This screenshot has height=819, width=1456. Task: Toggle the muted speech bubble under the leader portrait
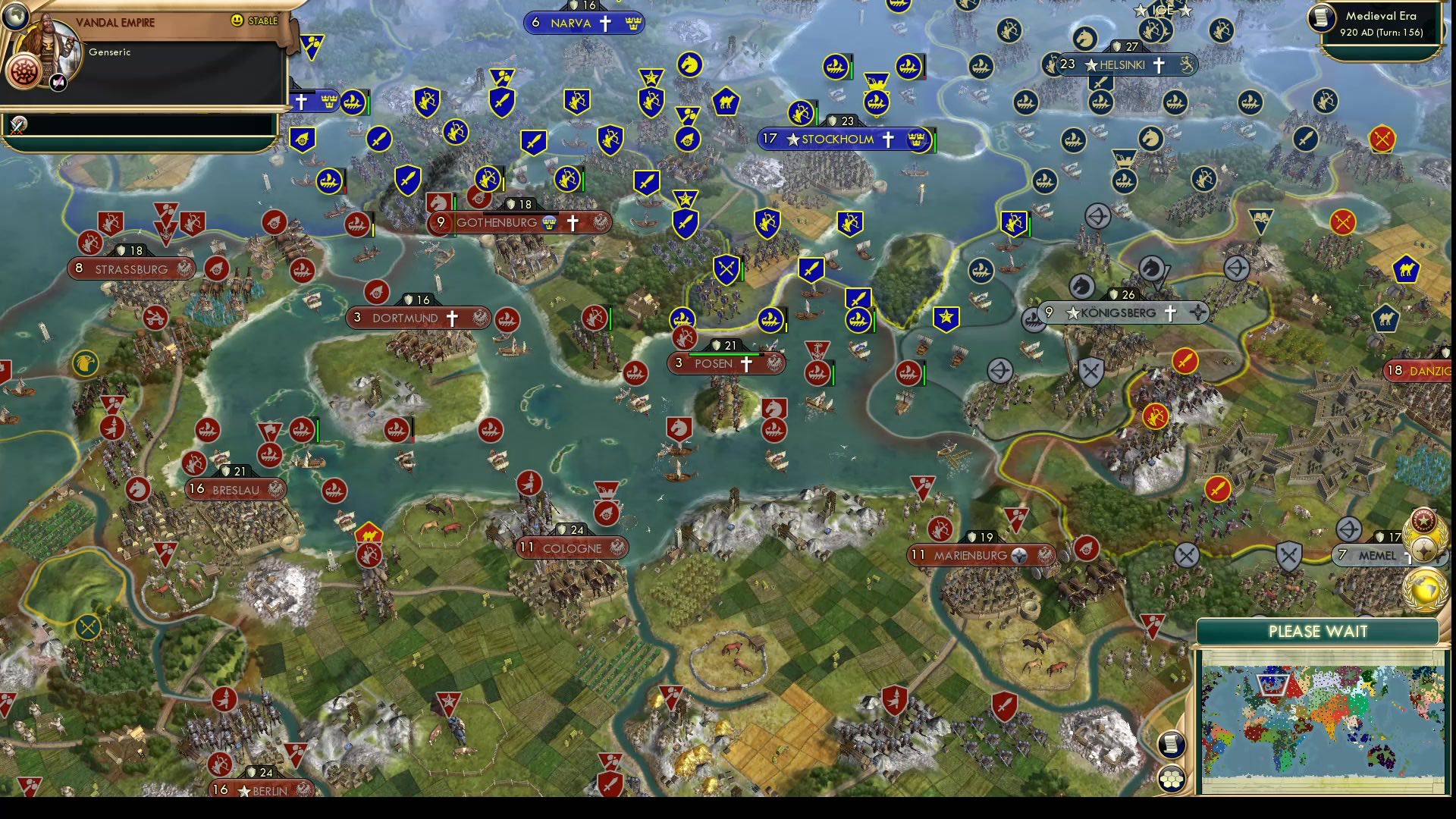[x=58, y=83]
